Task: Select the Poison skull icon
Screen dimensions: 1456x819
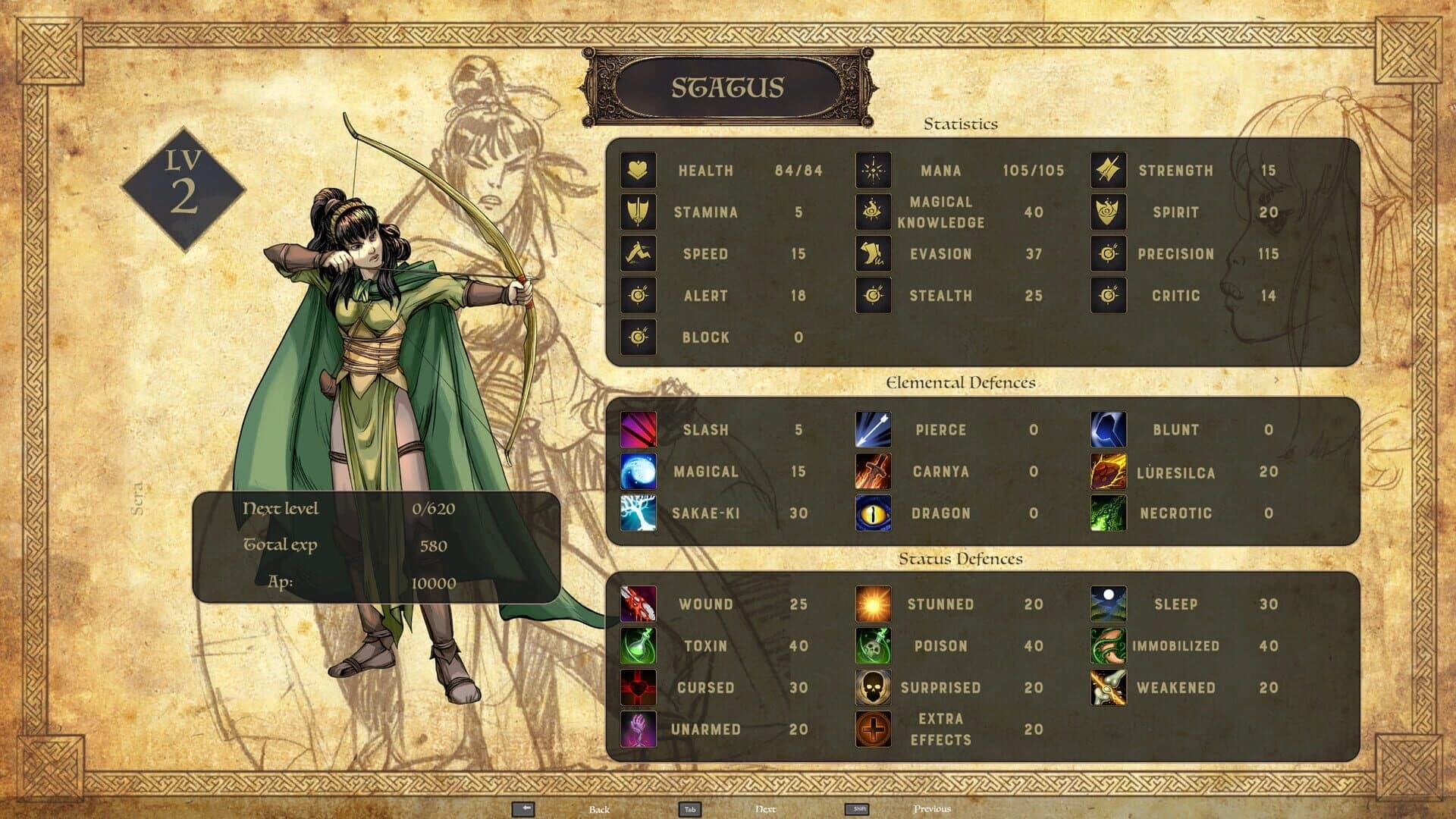Action: click(874, 646)
